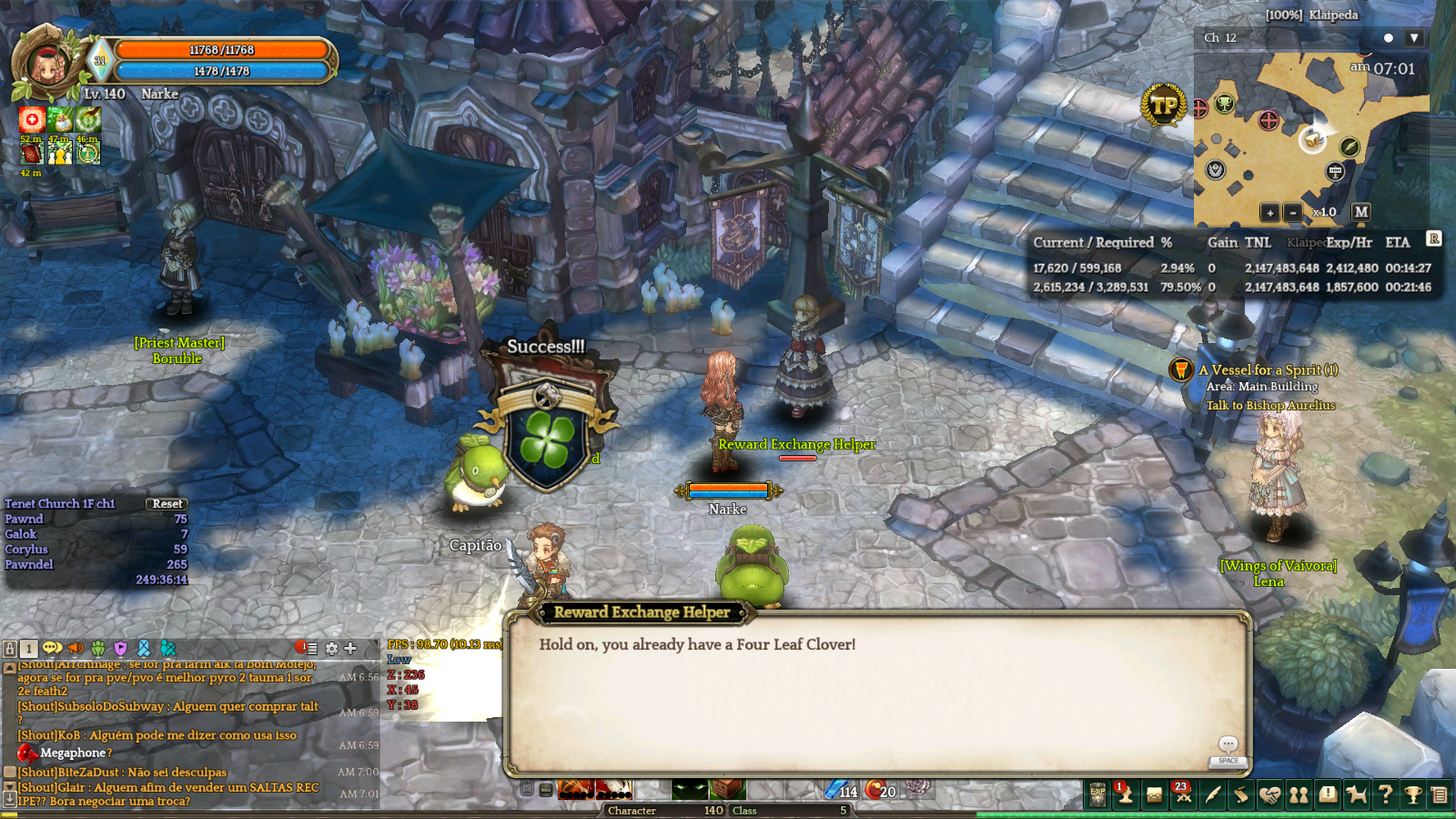1456x819 pixels.
Task: Open the channel selection dropdown arrow
Action: tap(1413, 38)
